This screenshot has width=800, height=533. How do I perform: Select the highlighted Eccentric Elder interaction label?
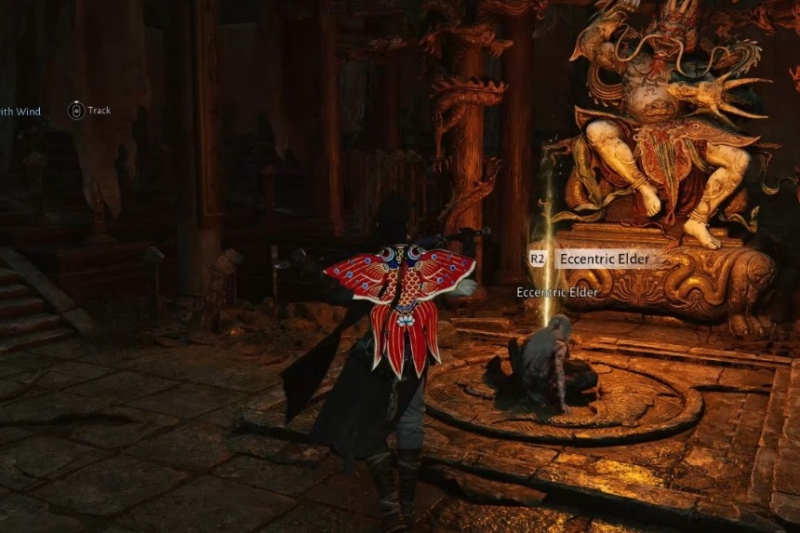603,259
